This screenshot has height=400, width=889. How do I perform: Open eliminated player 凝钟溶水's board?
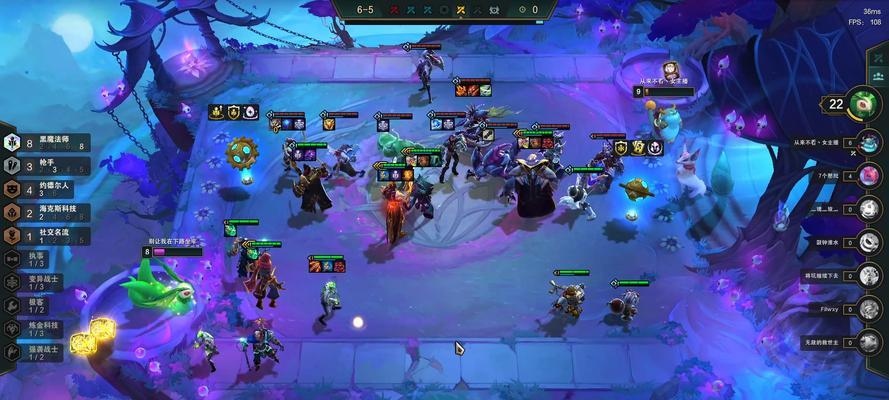869,243
